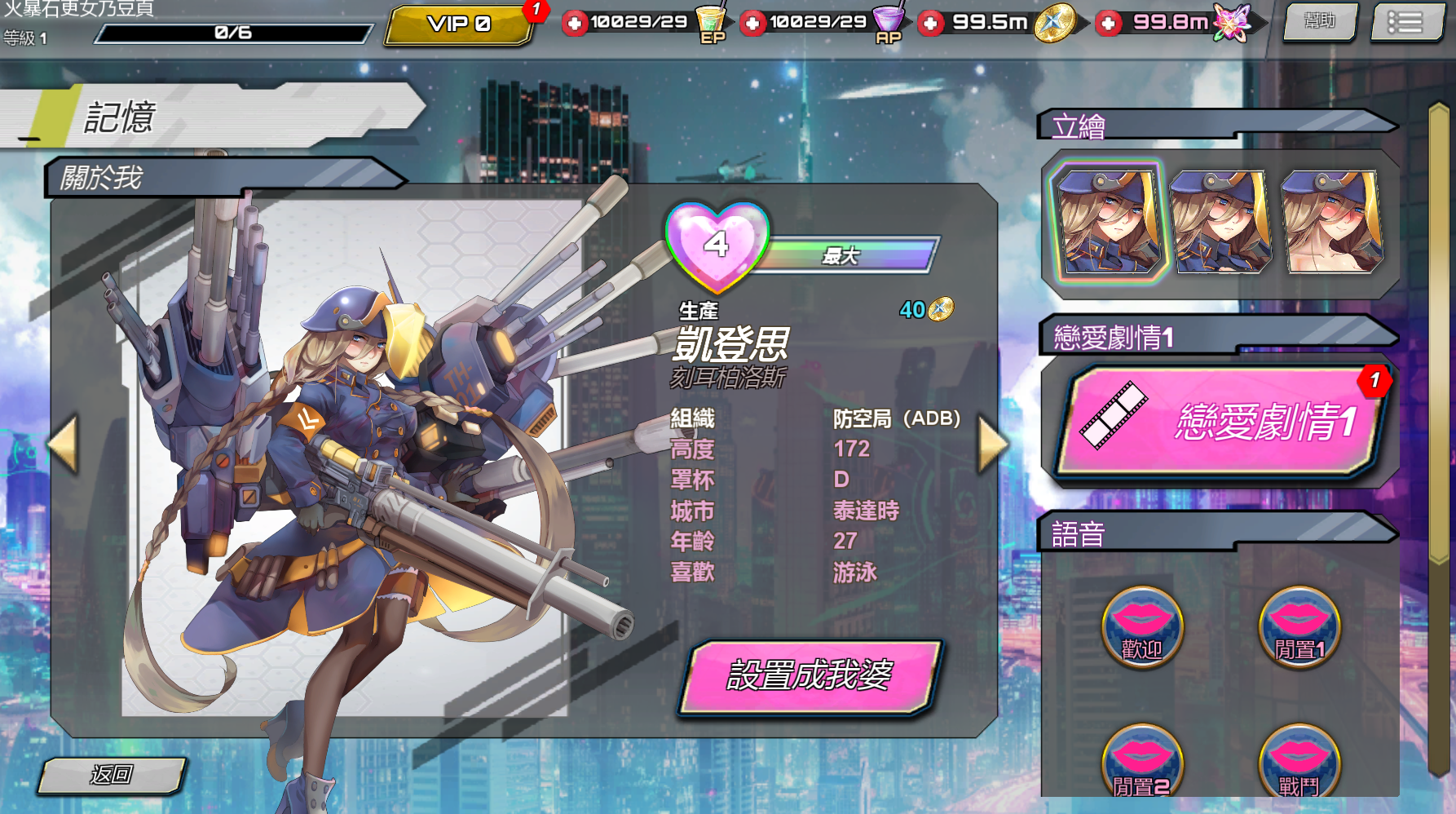The image size is (1456, 814).
Task: Play the 閒置1 idle voice line
Action: [x=1299, y=628]
